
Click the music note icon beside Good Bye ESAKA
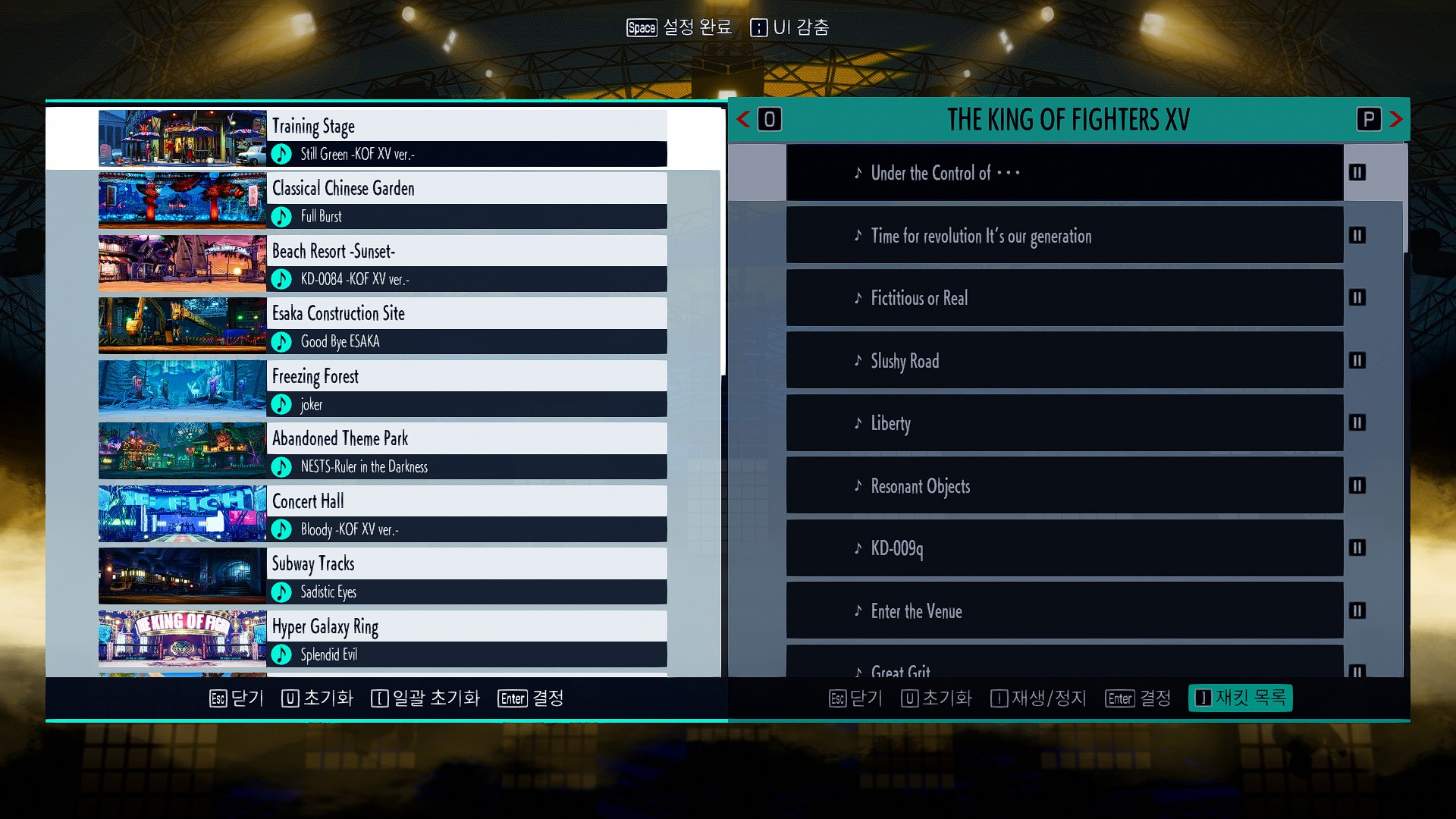click(x=281, y=342)
